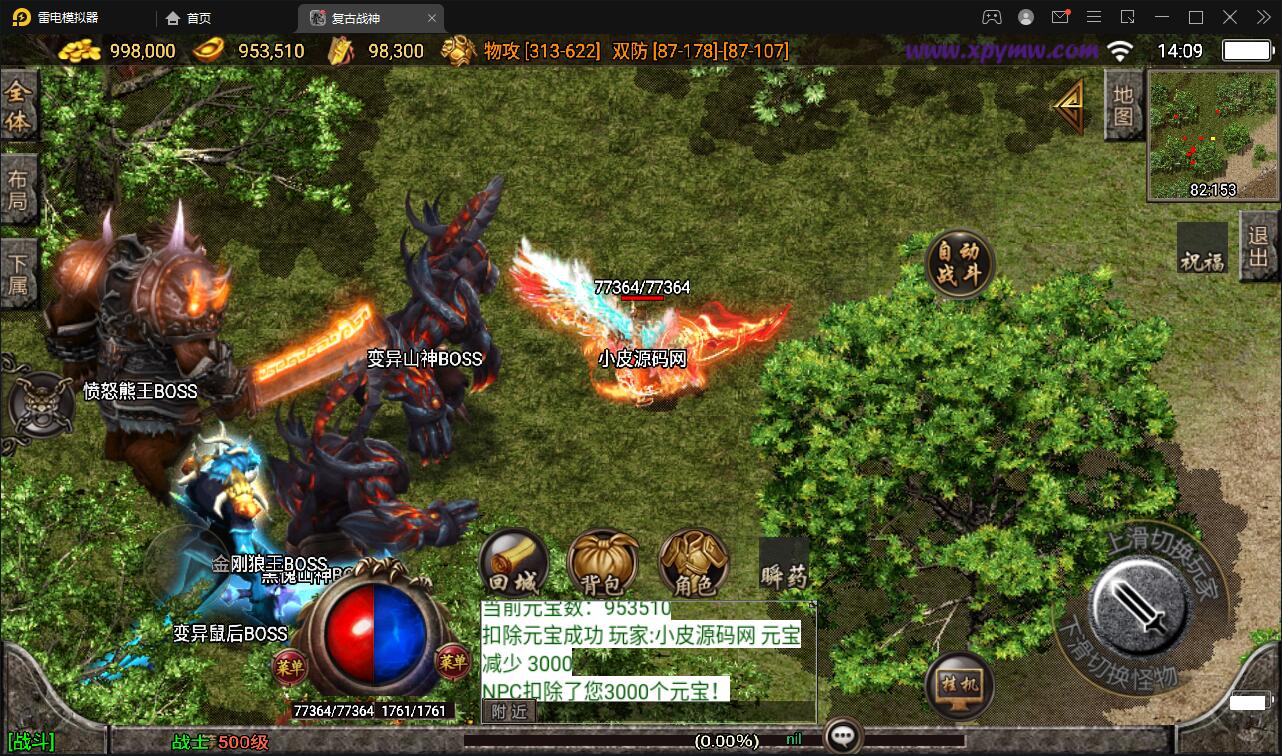Collapse panel with the gold arrow button
Screen dimensions: 1282x756
pyautogui.click(x=1070, y=104)
